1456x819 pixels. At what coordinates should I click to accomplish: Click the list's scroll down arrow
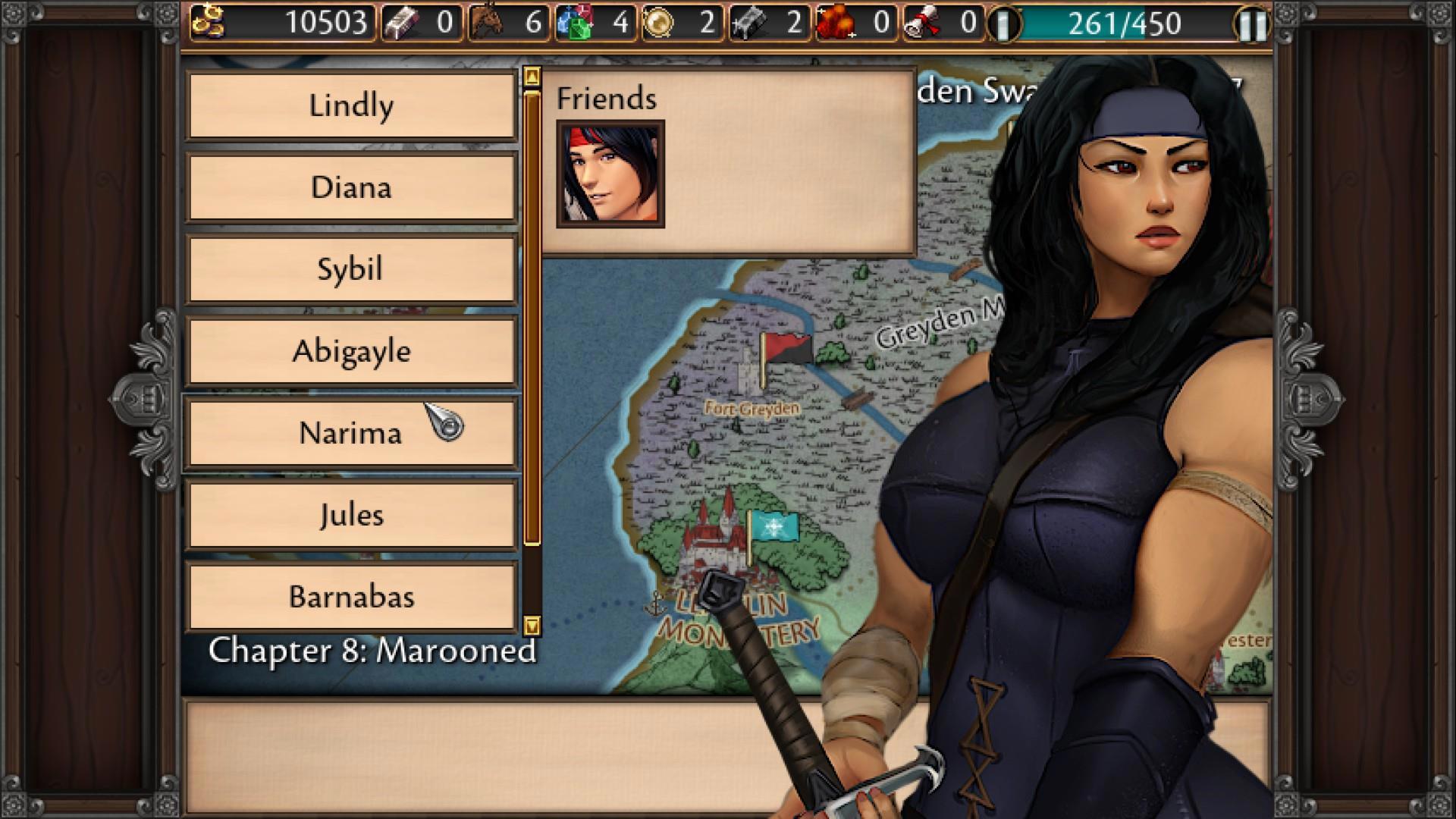(x=532, y=626)
